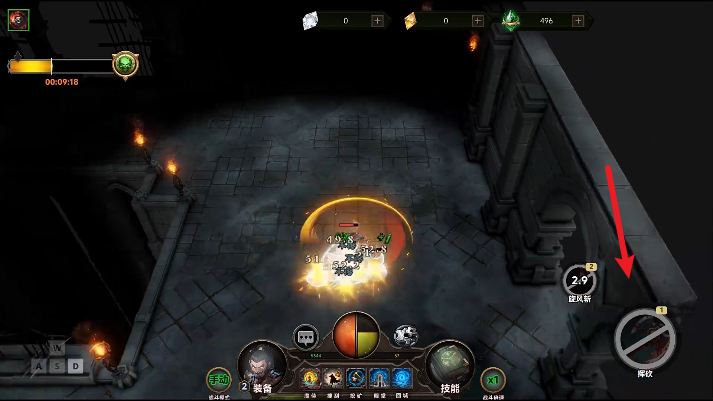The height and width of the screenshot is (401, 713).
Task: Add more gold crystal currency
Action: [x=477, y=20]
